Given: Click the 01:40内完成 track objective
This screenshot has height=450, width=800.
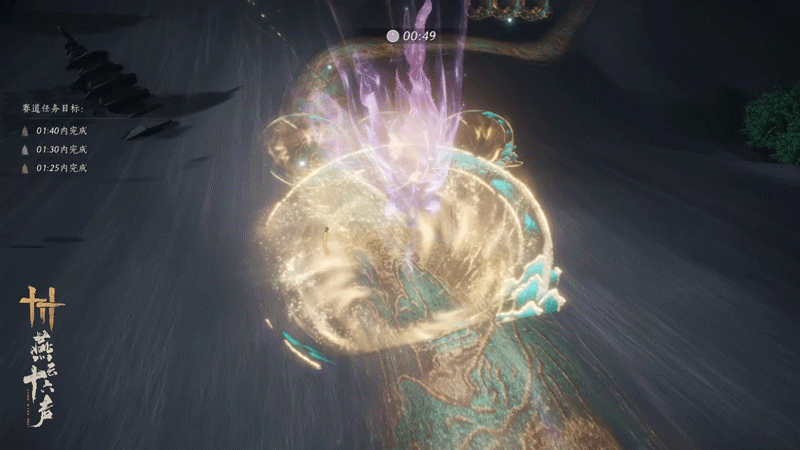Looking at the screenshot, I should point(61,130).
